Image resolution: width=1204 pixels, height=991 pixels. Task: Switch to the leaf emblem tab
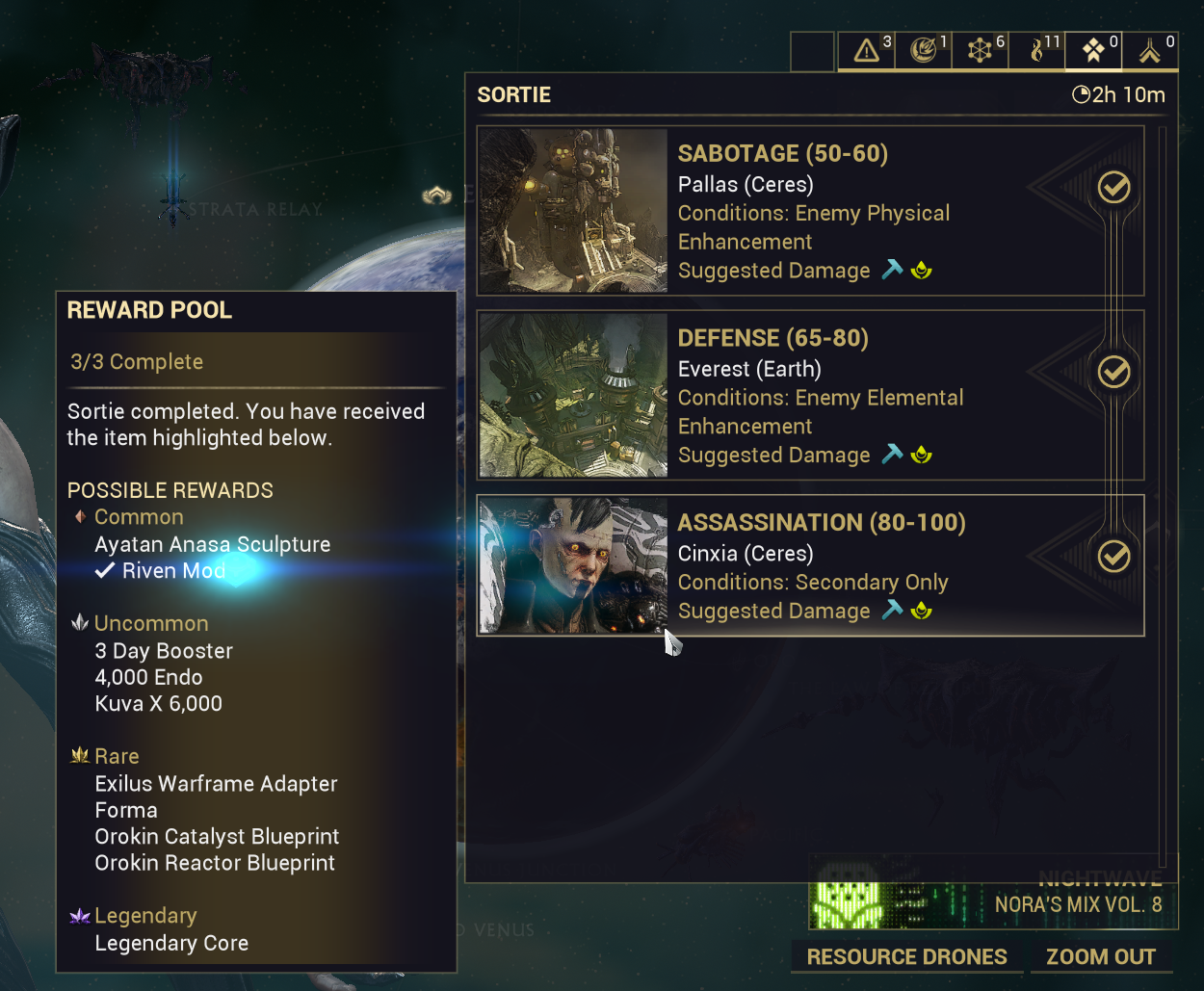click(x=924, y=50)
